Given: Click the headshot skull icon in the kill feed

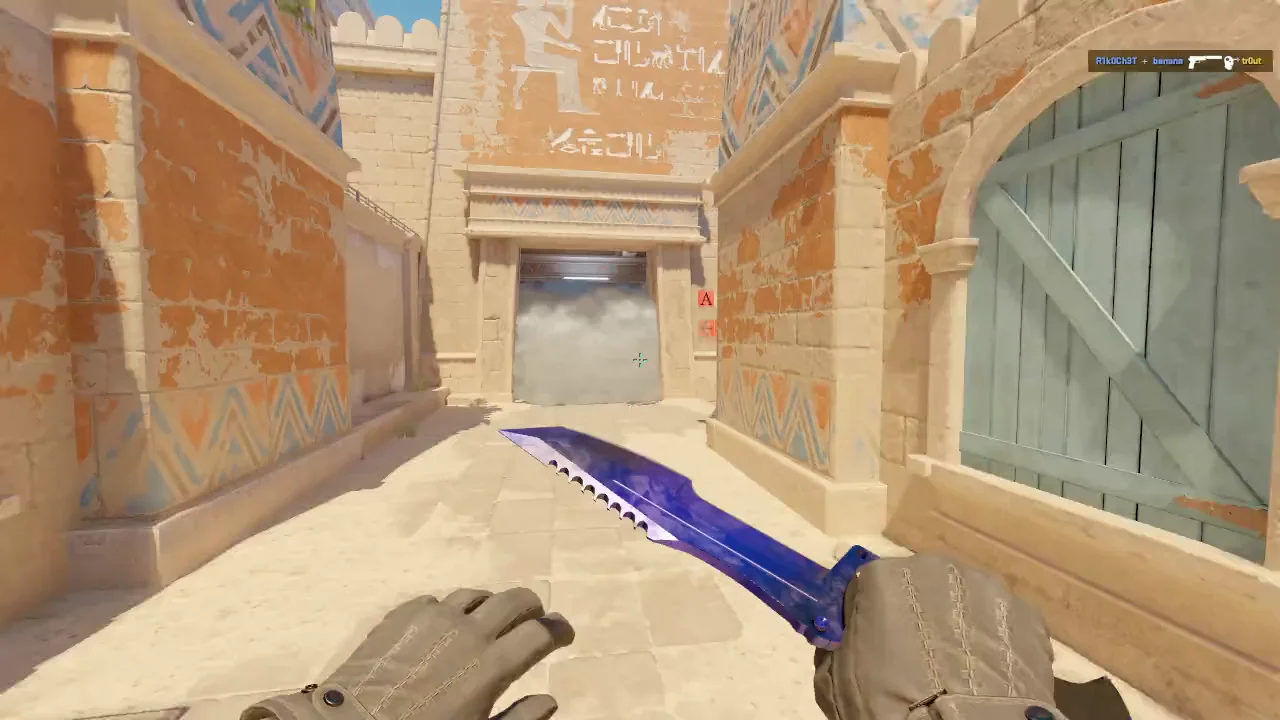Looking at the screenshot, I should 1228,62.
